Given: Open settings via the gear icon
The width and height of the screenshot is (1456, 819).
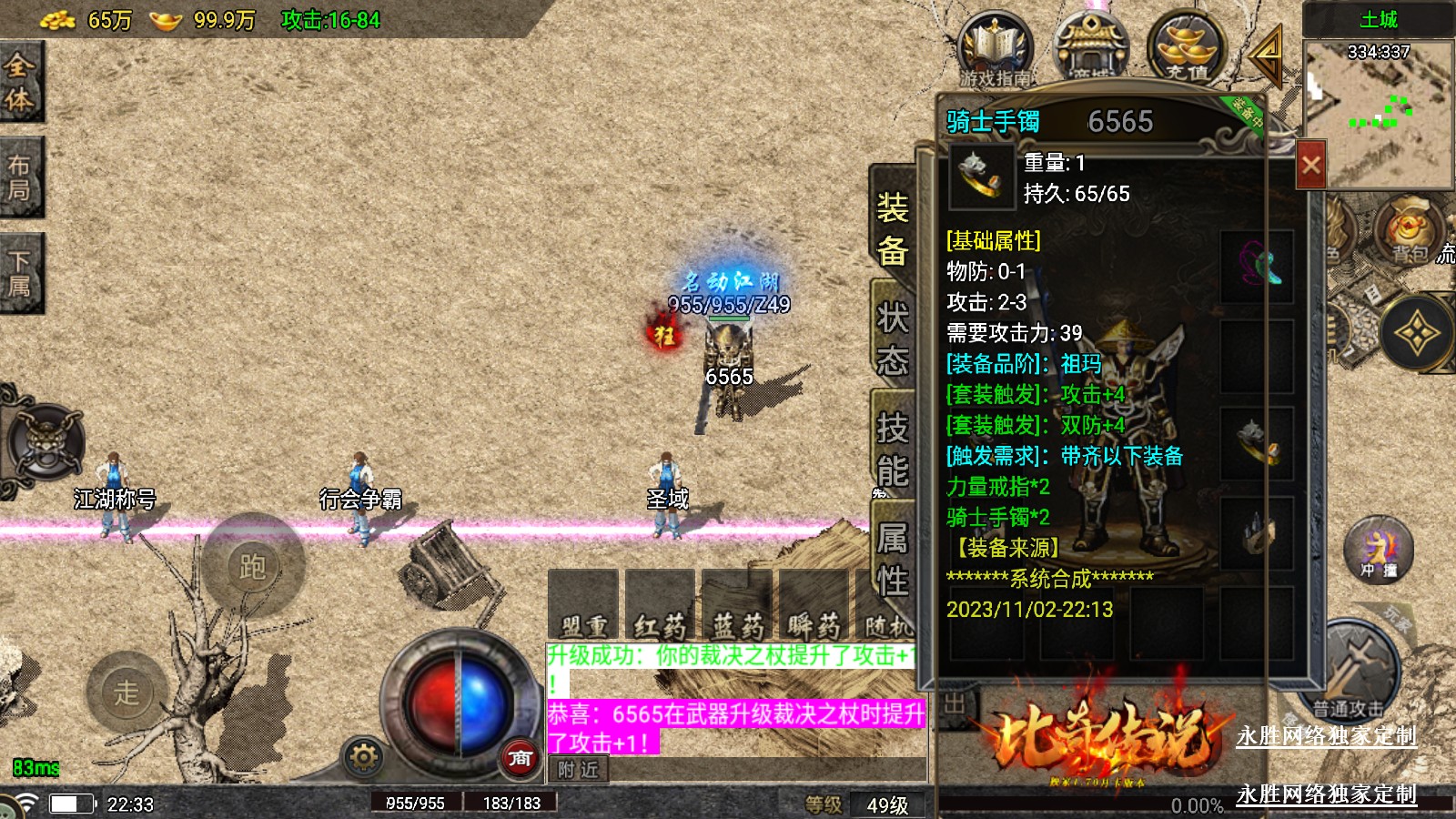Looking at the screenshot, I should (363, 757).
